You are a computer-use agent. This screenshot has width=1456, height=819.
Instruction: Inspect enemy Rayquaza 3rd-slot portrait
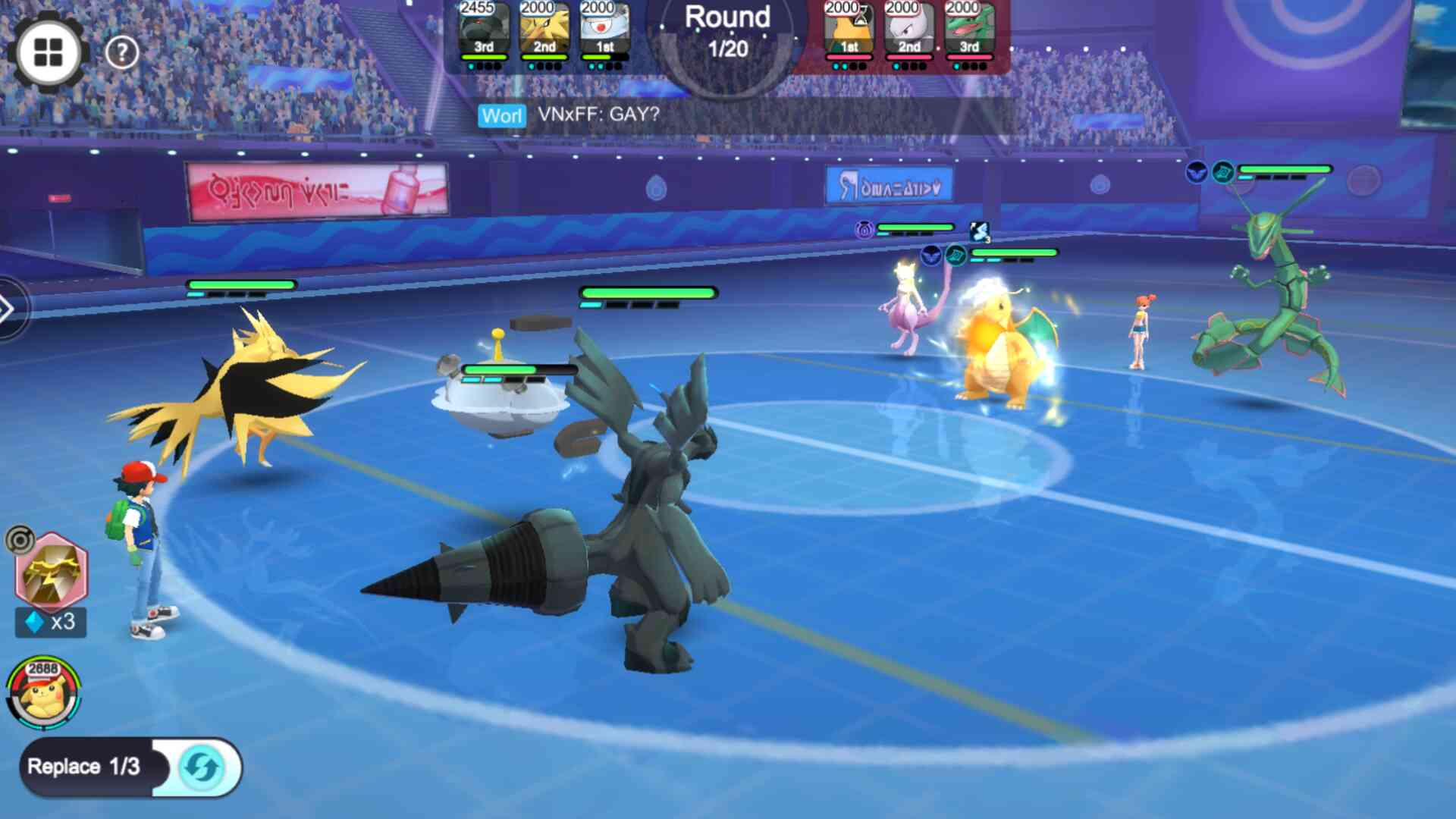coord(969,30)
